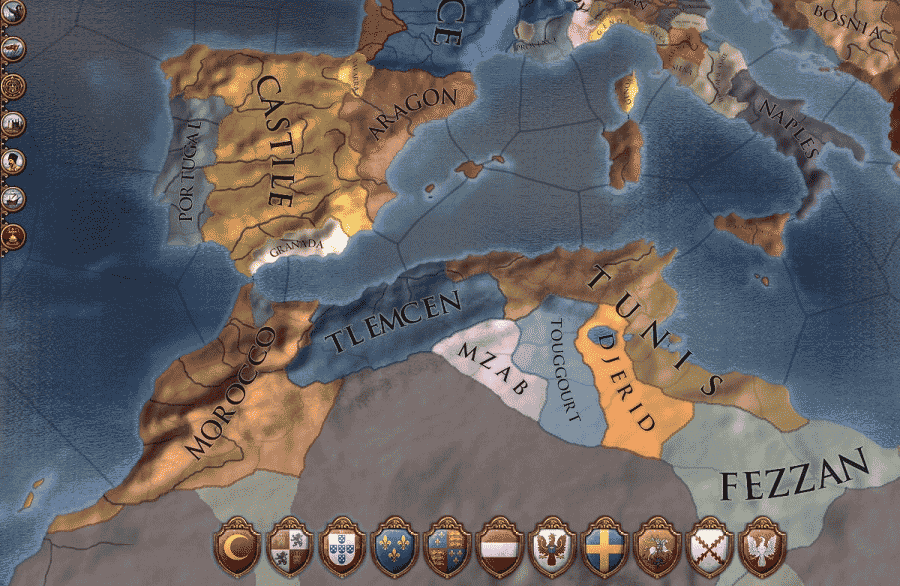Click the compass wheel round icon
This screenshot has height=586, width=900.
pyautogui.click(x=13, y=85)
